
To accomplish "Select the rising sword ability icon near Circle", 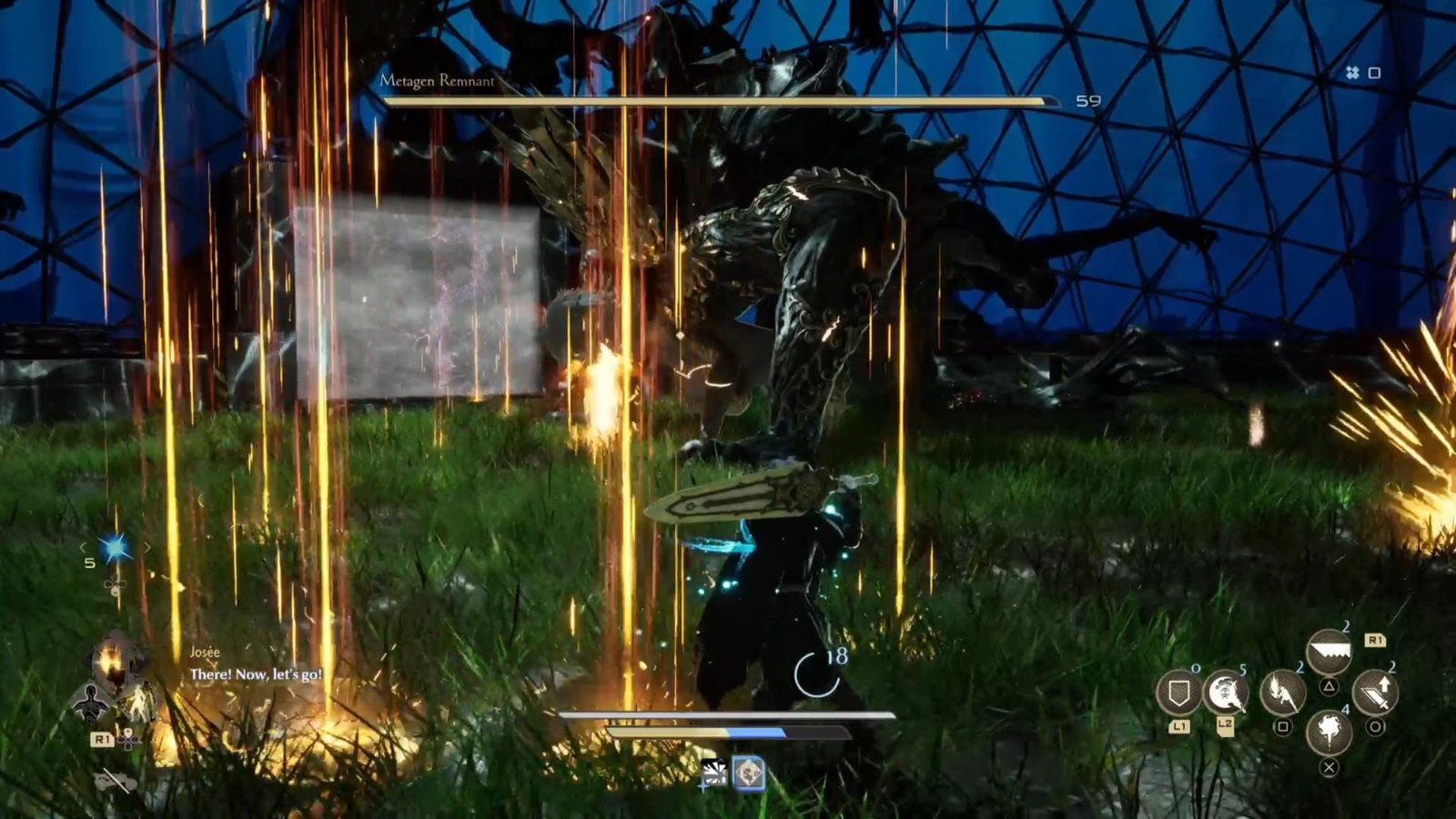I will tap(1380, 693).
